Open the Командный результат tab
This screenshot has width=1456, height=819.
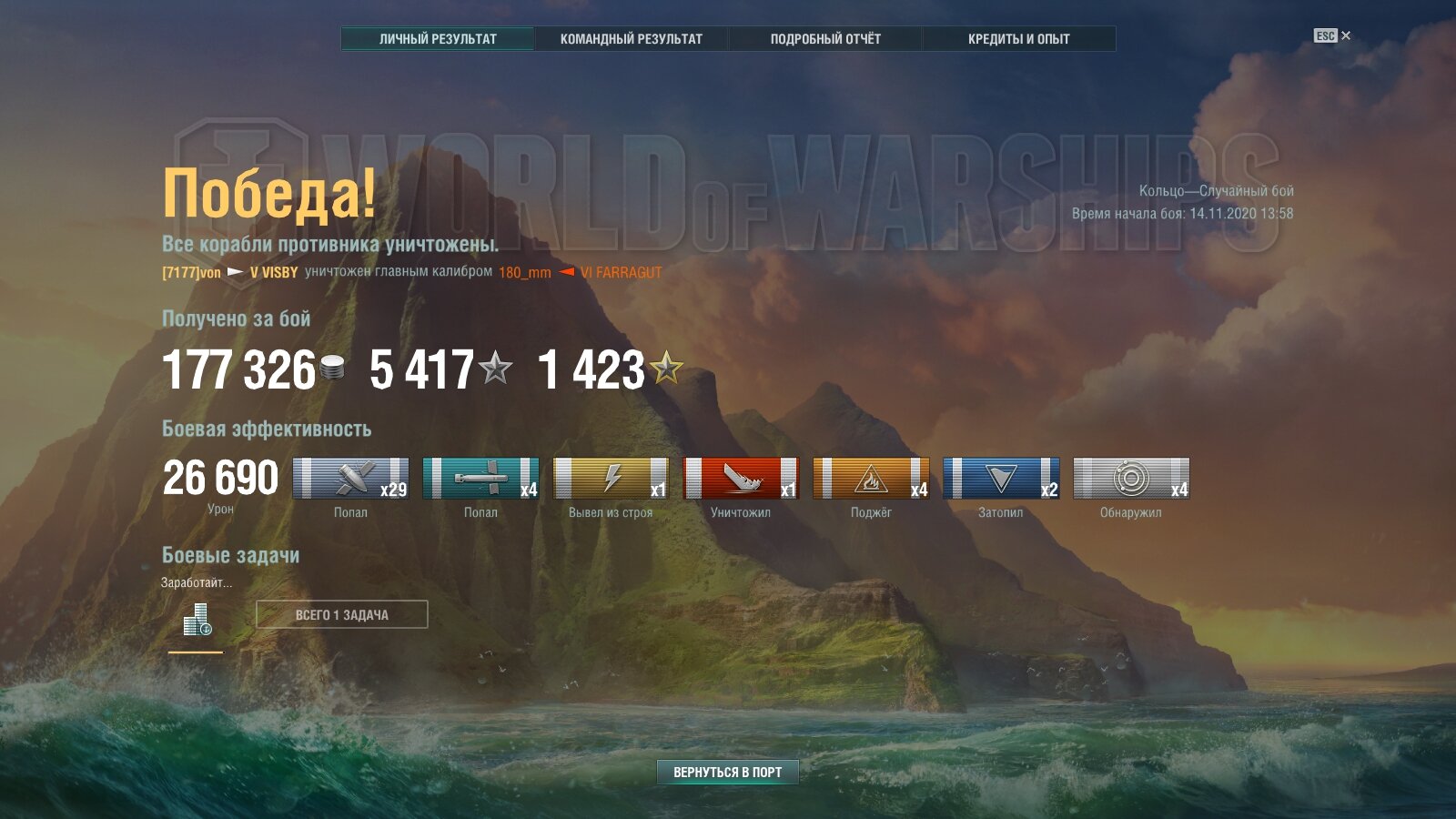point(631,39)
